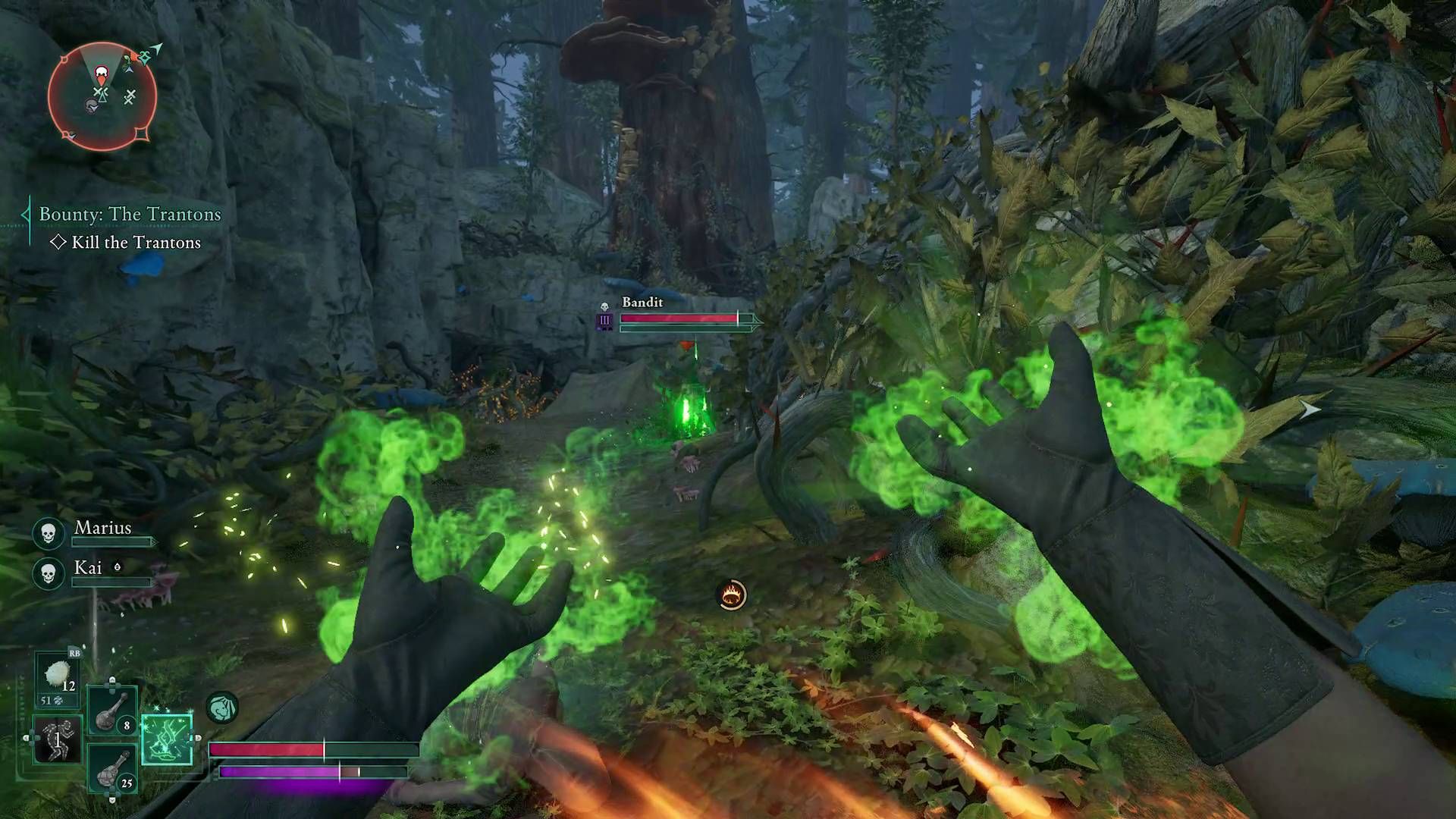1456x819 pixels.
Task: Click the glowing green spell rune slot
Action: (166, 740)
